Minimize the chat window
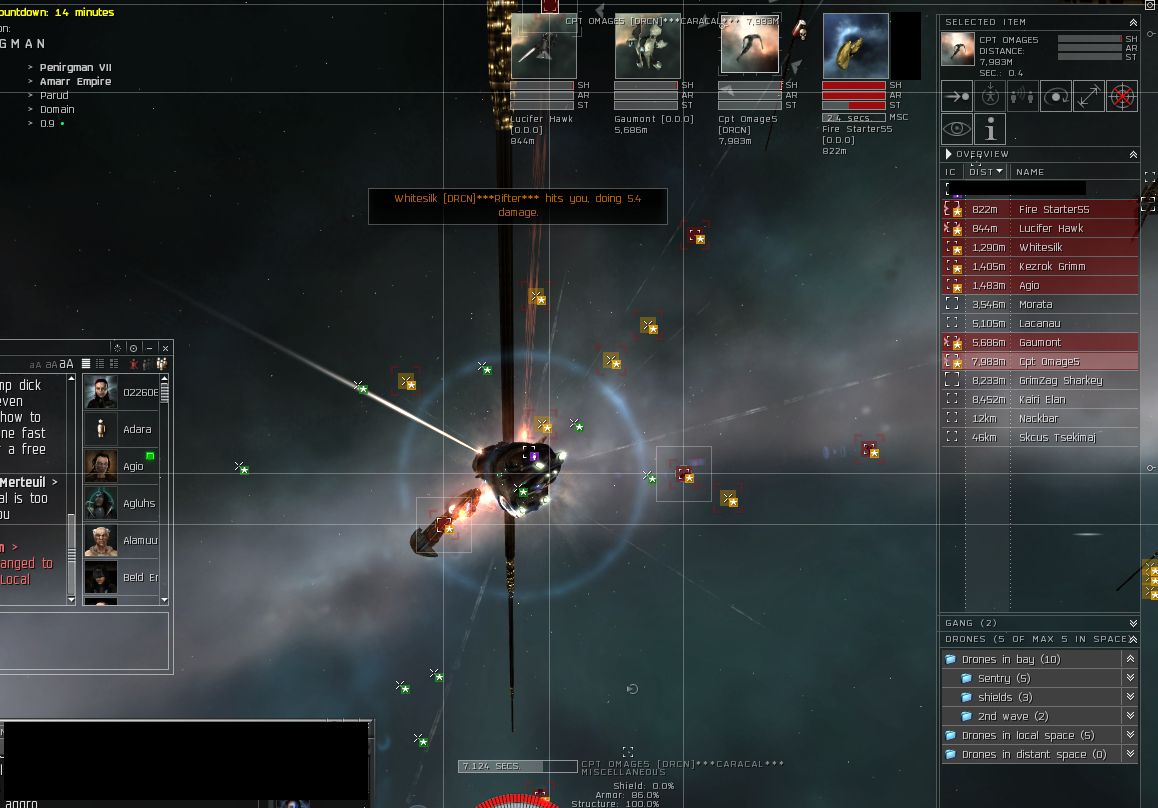The height and width of the screenshot is (808, 1158). point(149,348)
